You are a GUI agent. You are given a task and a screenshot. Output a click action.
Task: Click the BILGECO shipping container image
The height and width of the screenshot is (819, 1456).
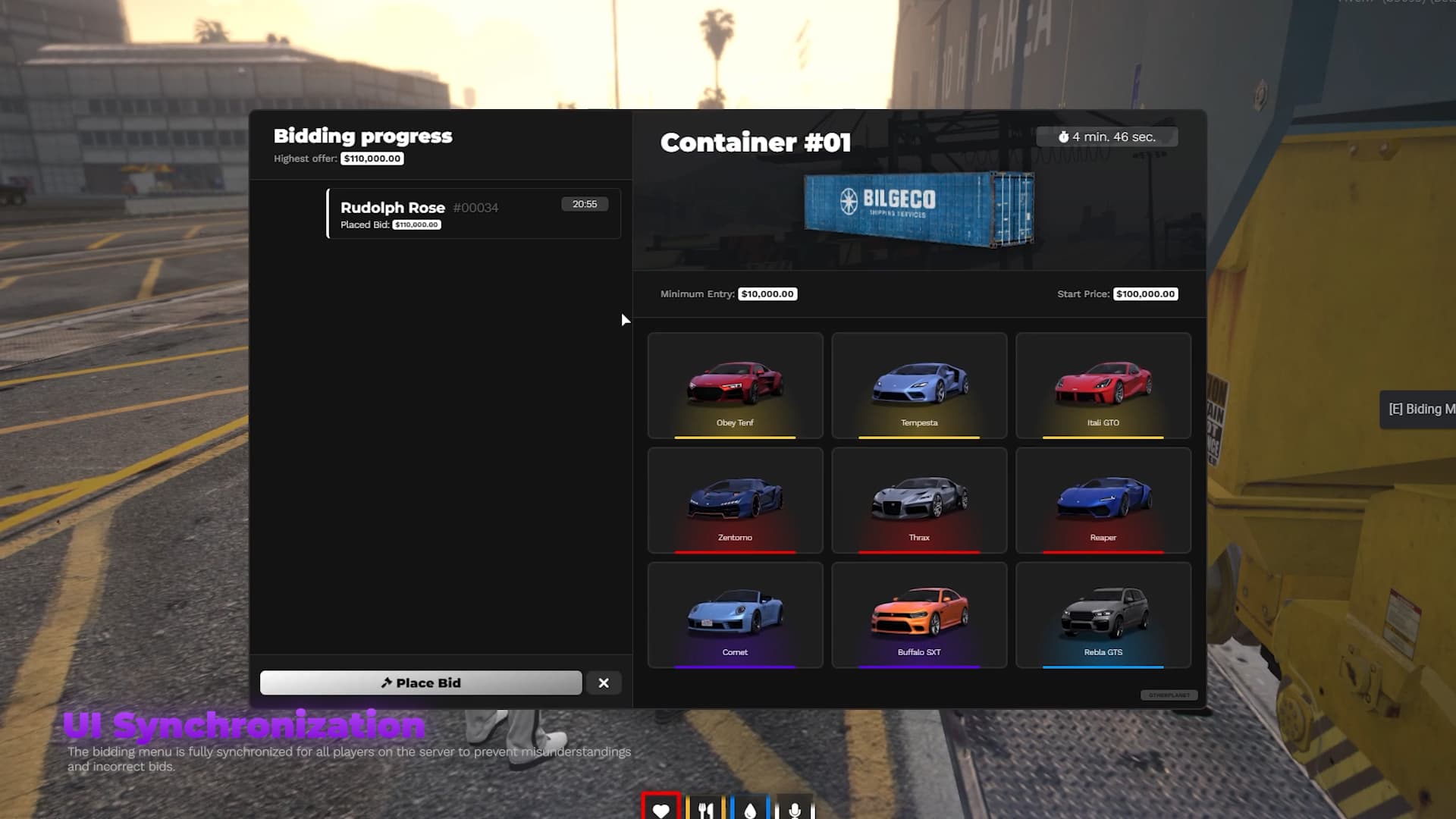(x=918, y=211)
